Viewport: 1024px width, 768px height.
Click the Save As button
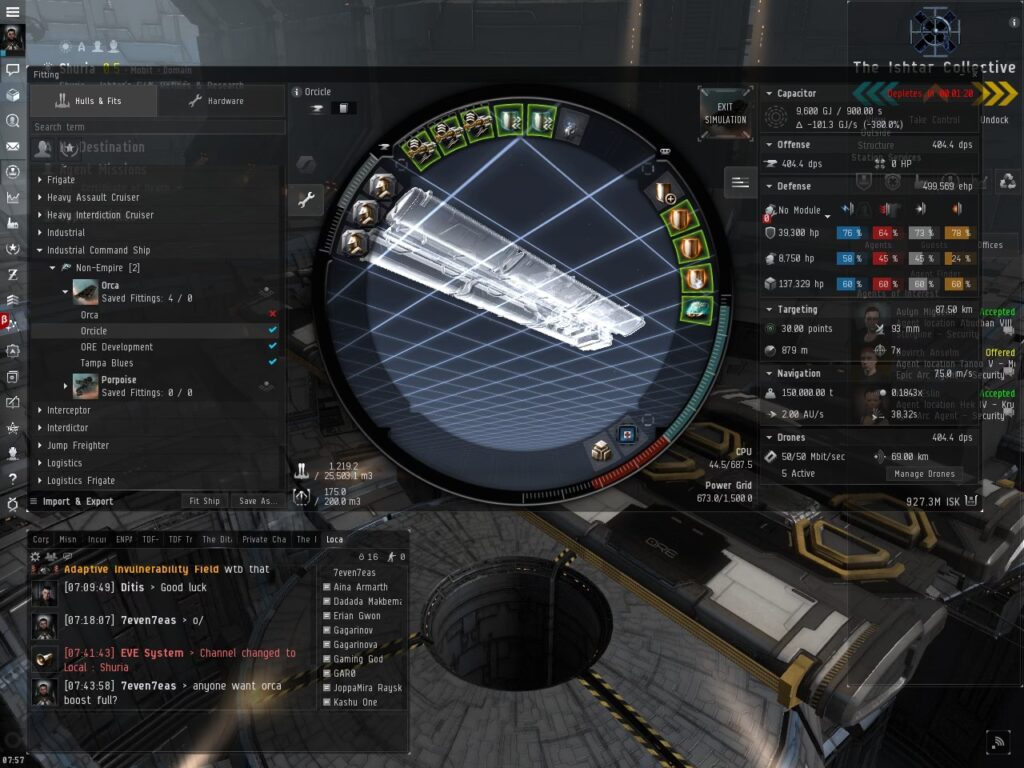pyautogui.click(x=257, y=501)
